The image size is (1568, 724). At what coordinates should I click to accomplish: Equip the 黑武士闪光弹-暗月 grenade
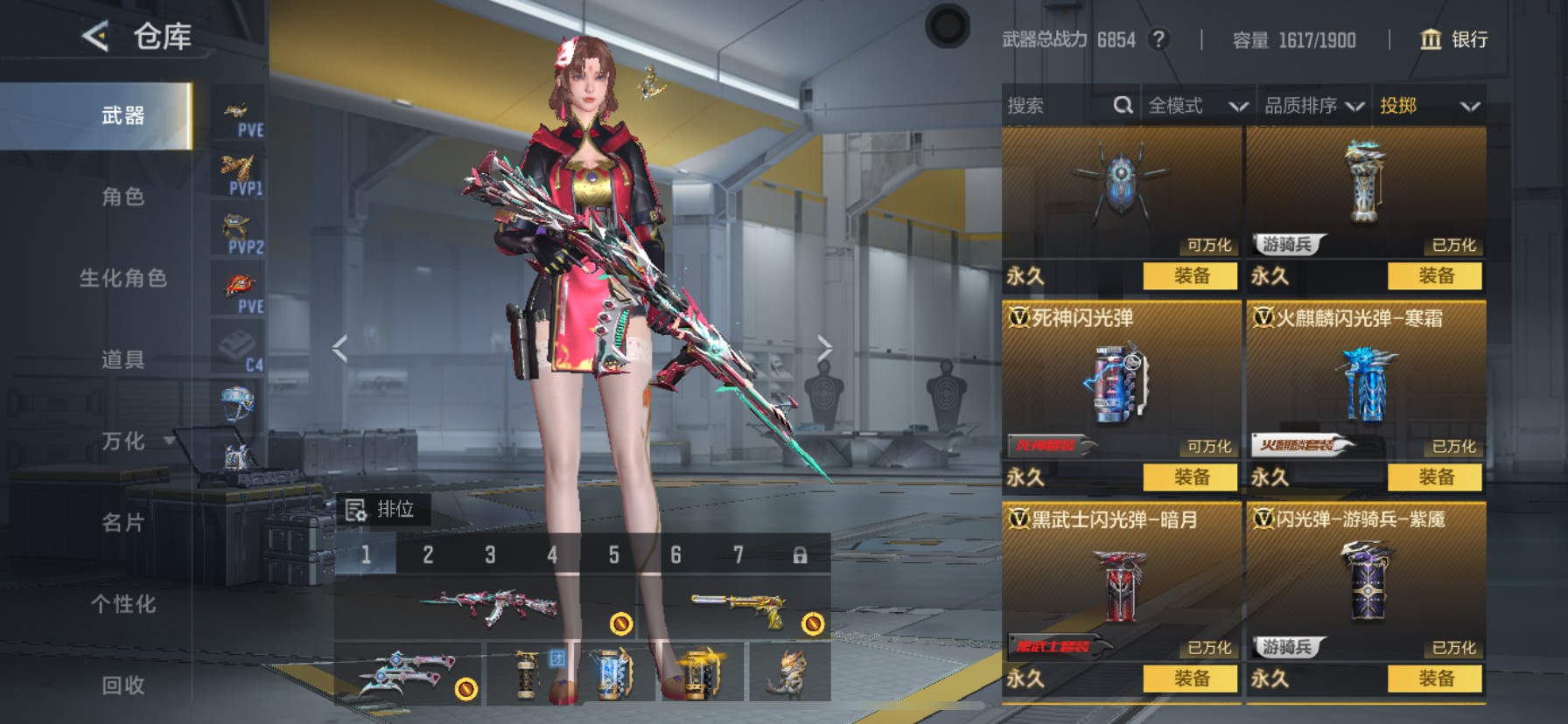(x=1190, y=678)
